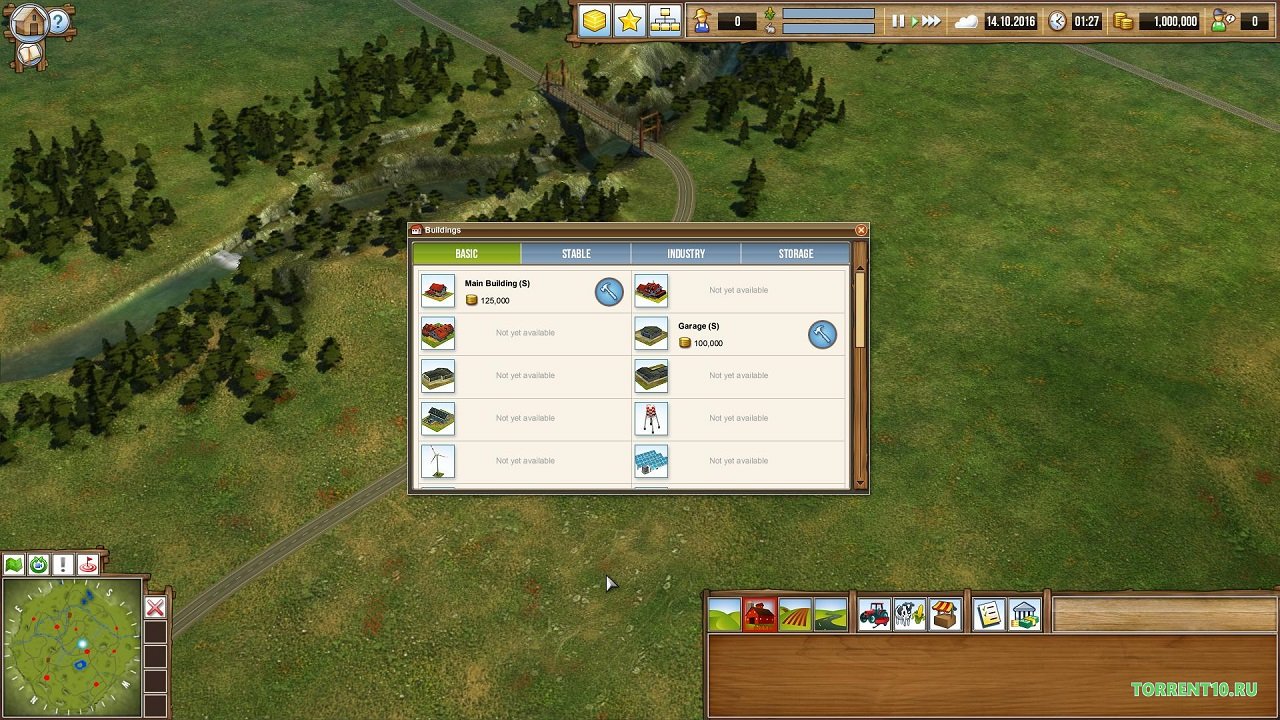Open the Industry buildings tab
The height and width of the screenshot is (720, 1280).
tap(686, 254)
